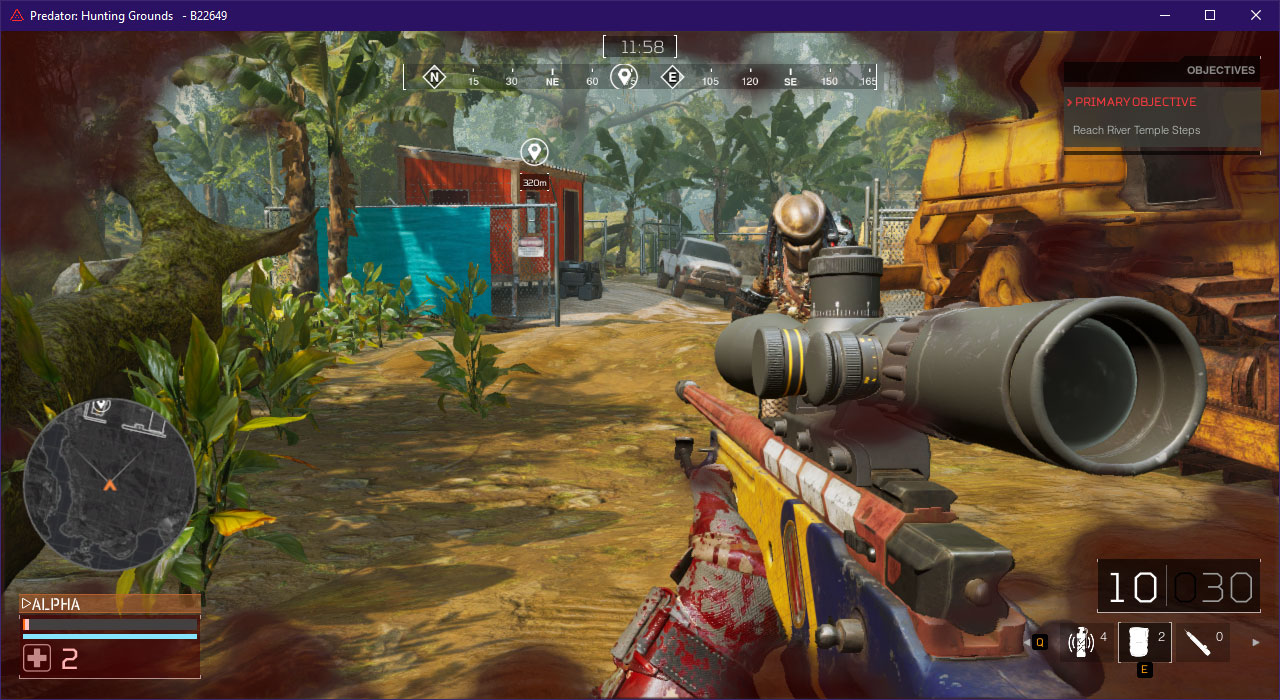Click the medkit cross icon

(37, 658)
